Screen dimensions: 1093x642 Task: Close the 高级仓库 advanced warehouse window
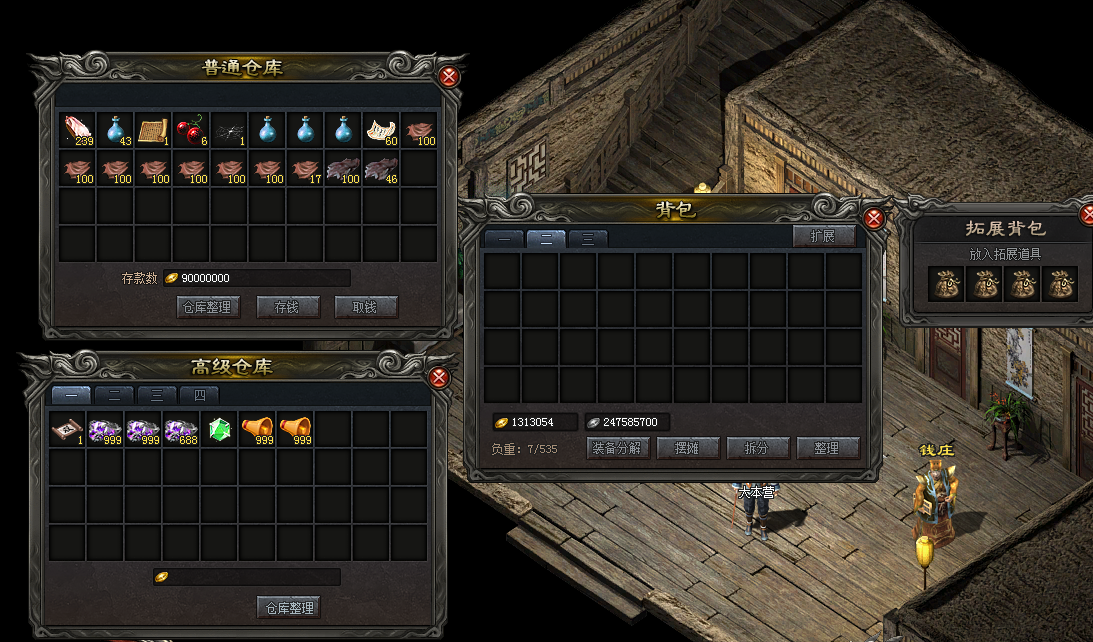click(x=438, y=376)
